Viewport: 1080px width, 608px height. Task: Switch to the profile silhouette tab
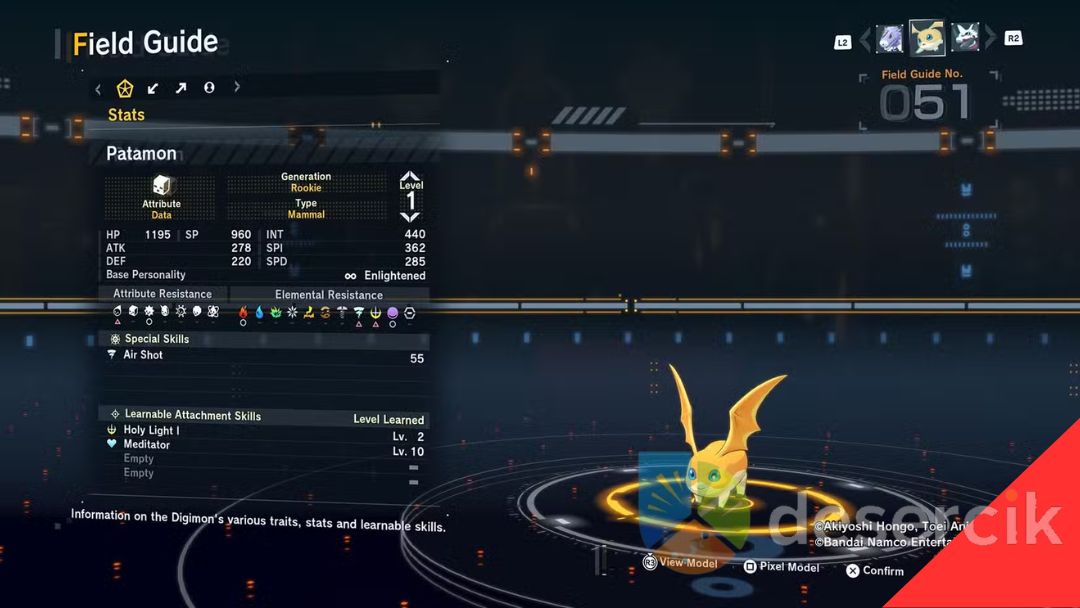tap(209, 88)
